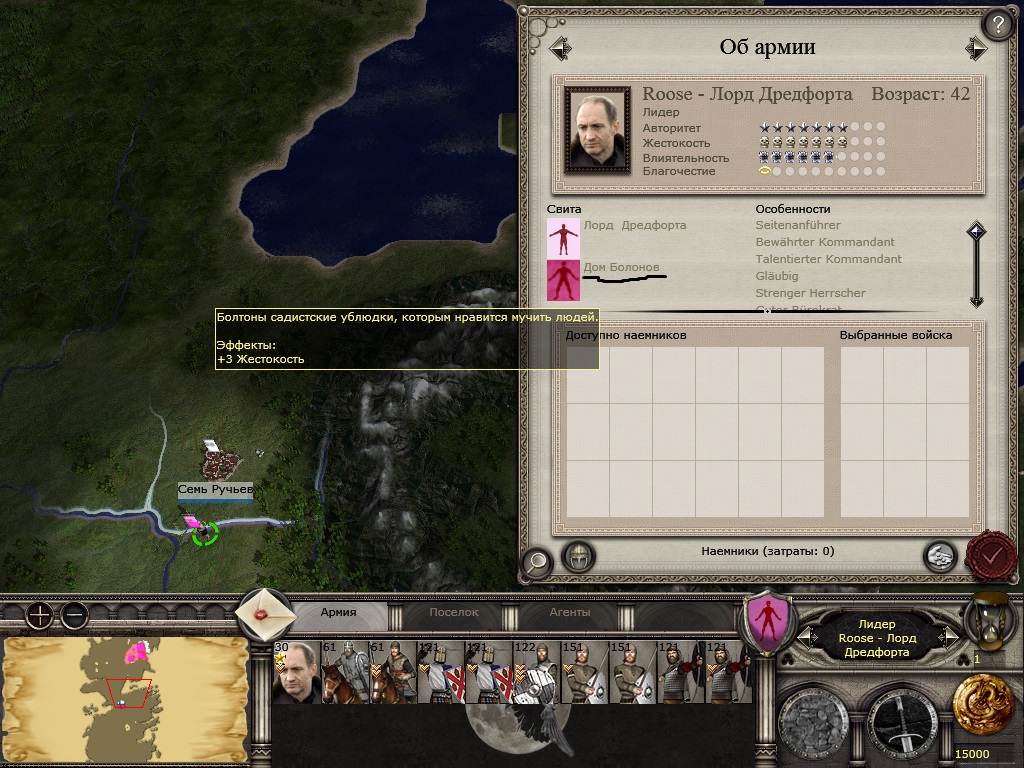The width and height of the screenshot is (1024, 768).
Task: Confirm with the red wax seal checkmark
Action: [991, 553]
